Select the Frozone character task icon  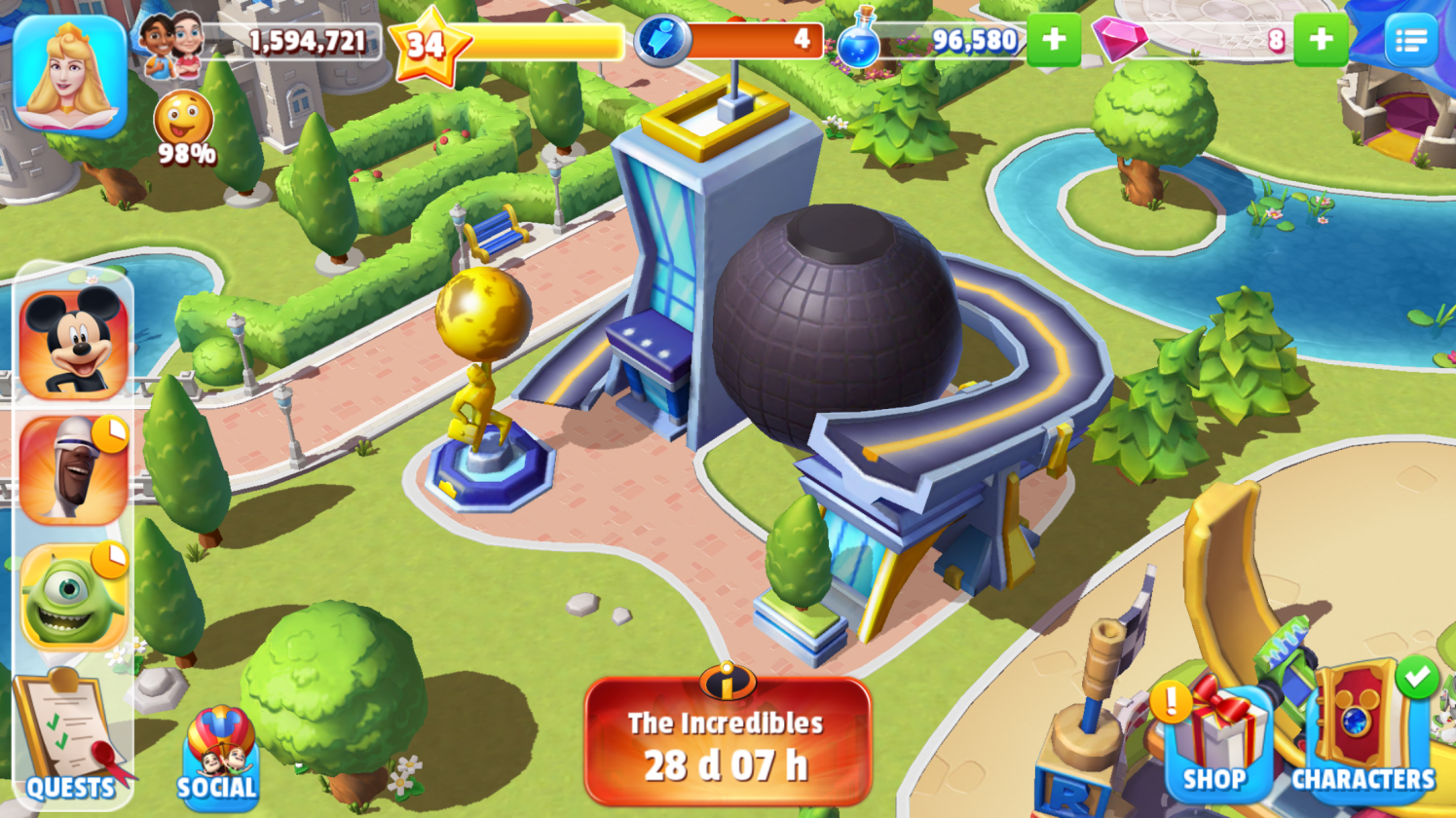pyautogui.click(x=74, y=470)
